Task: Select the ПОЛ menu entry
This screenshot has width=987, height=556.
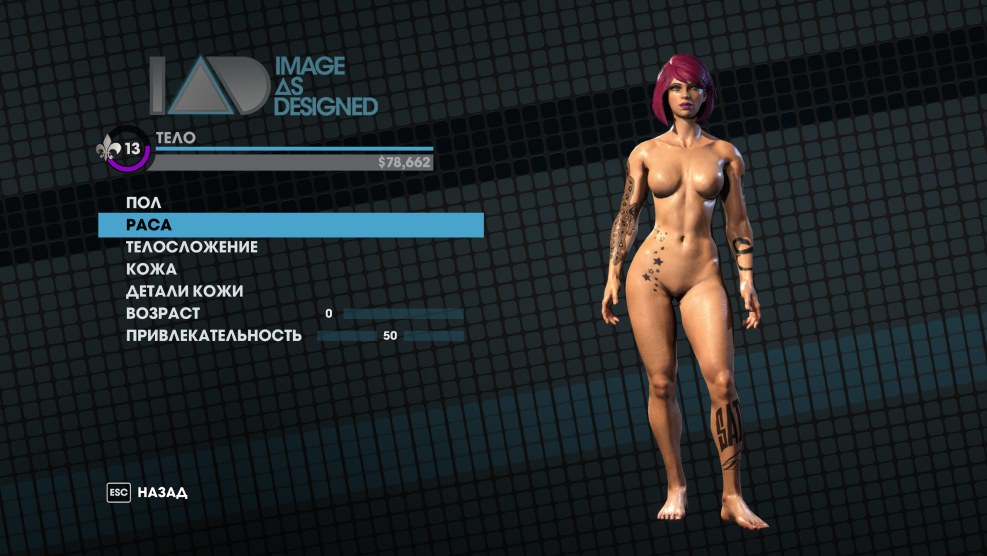Action: pos(144,203)
